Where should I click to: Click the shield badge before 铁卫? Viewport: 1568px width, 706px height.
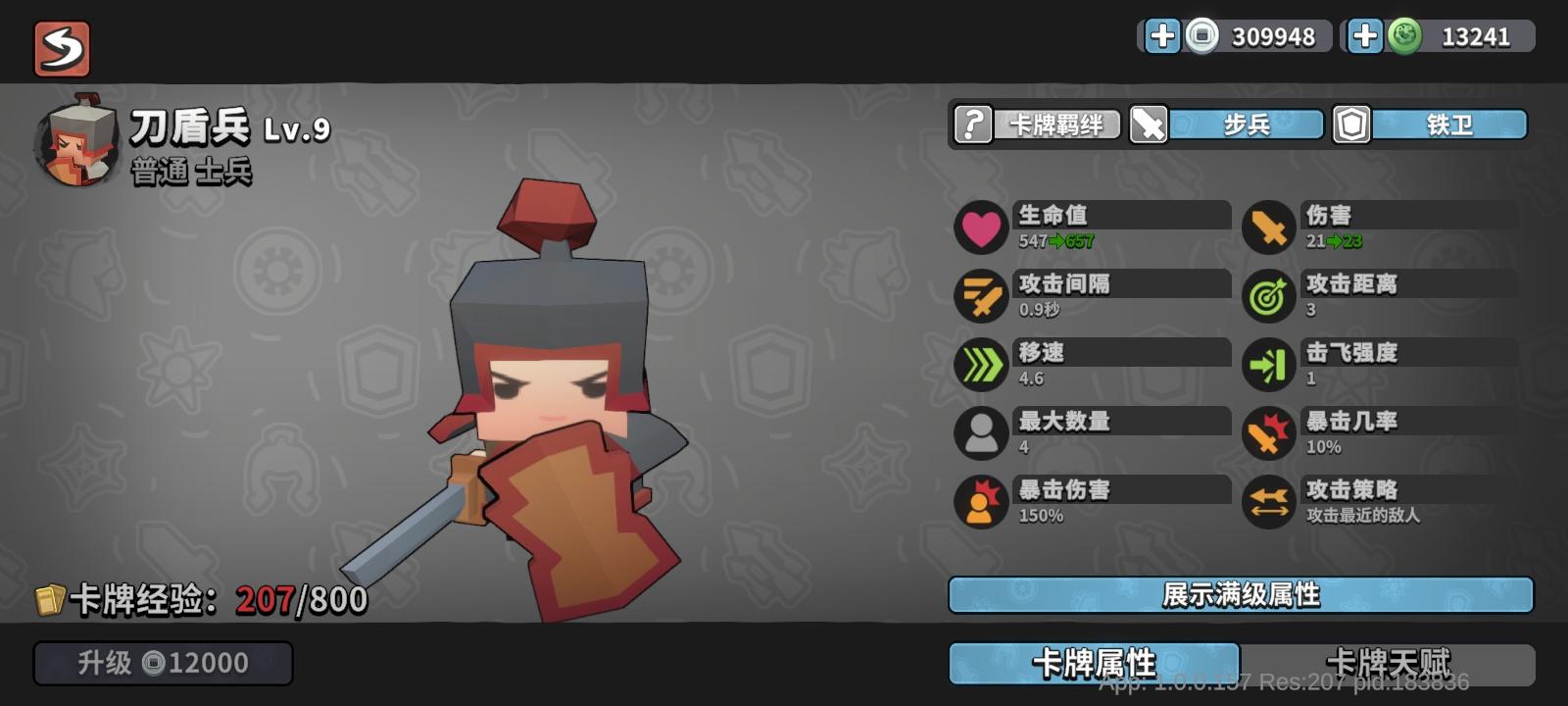click(1349, 125)
